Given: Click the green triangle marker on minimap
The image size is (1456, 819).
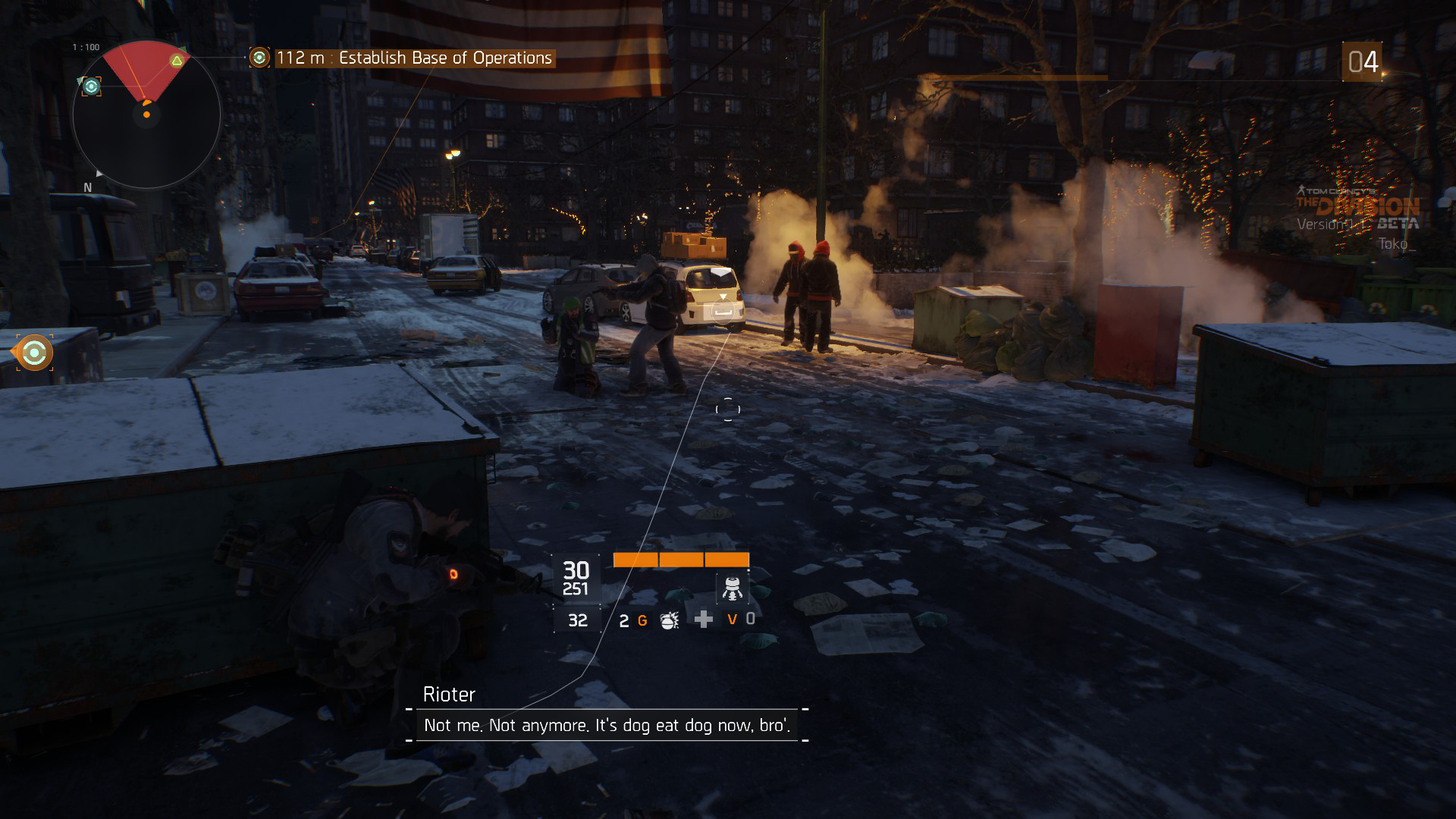Looking at the screenshot, I should point(177,61).
